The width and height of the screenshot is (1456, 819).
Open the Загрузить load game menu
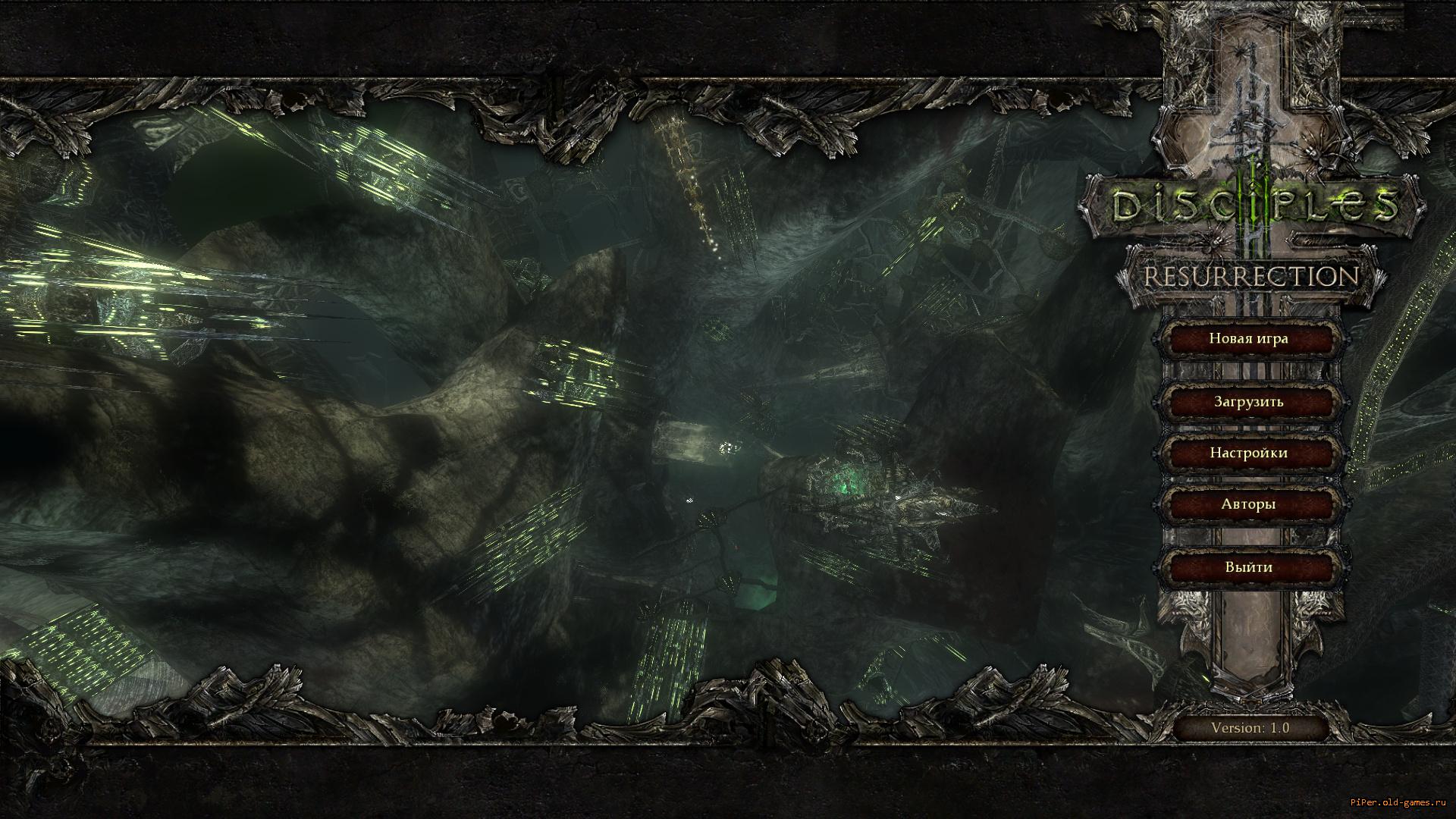click(x=1248, y=401)
